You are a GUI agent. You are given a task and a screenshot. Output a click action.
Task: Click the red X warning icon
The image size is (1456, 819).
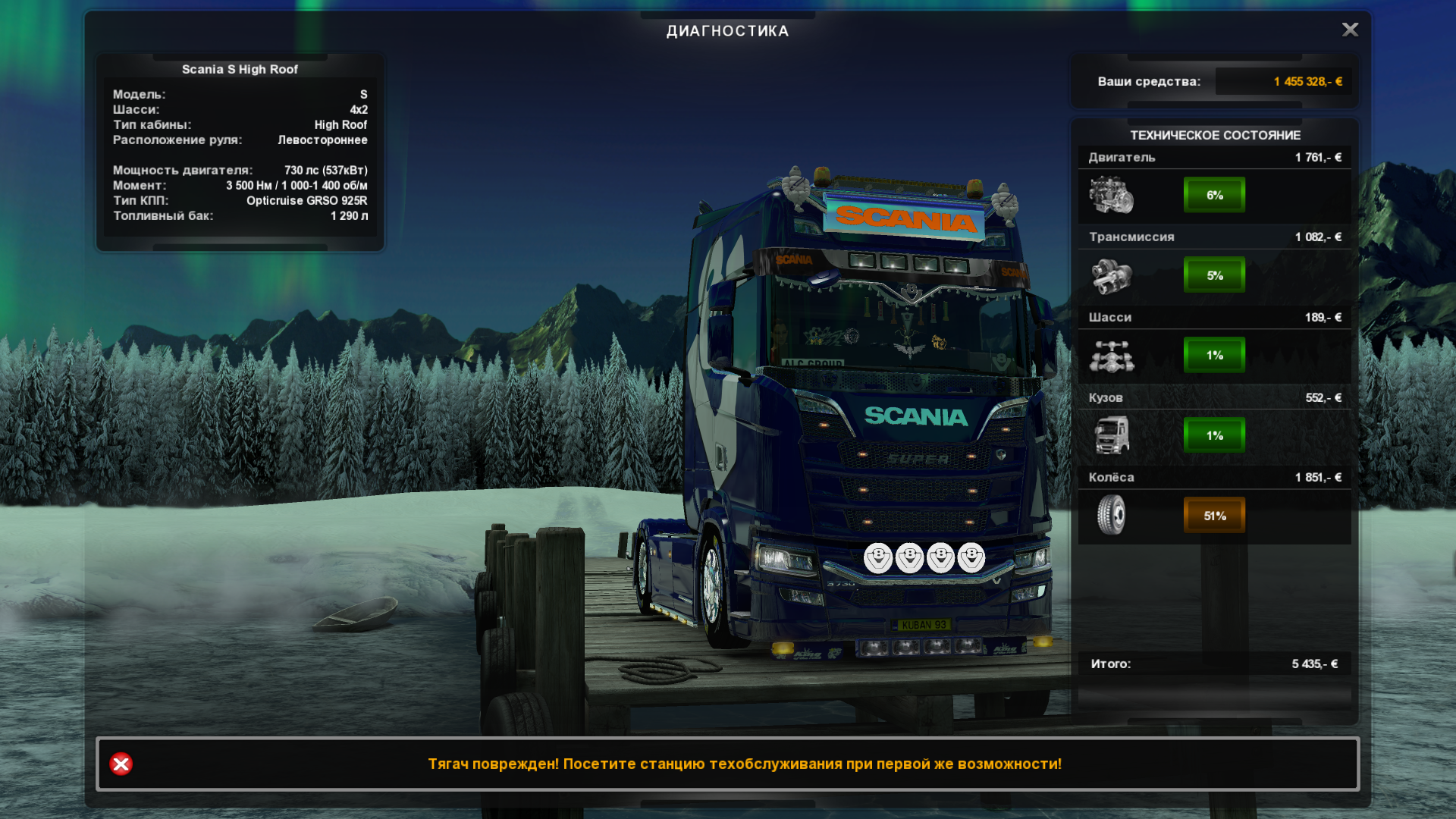pos(121,764)
